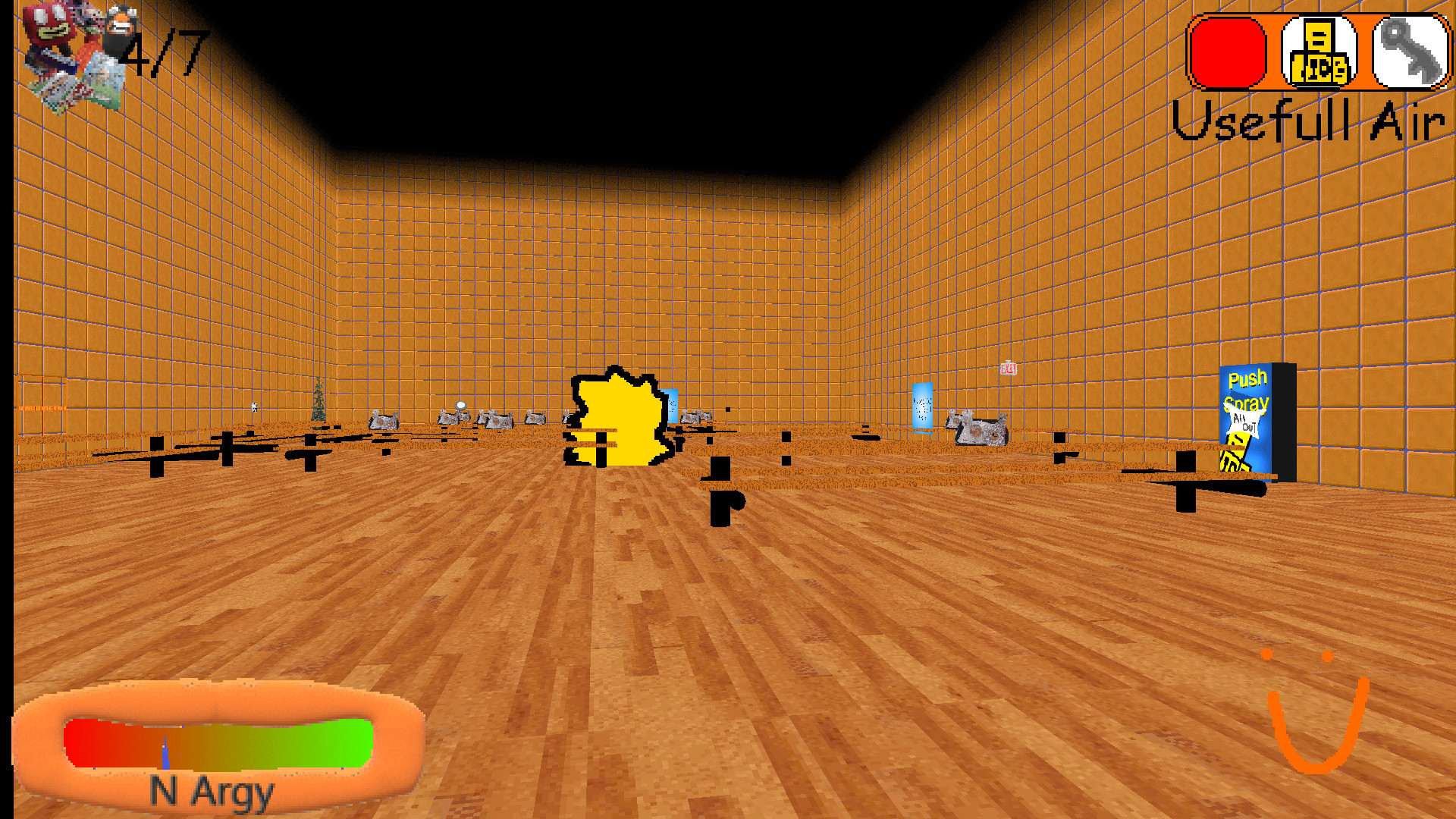Select the yellow ICB blocks inventory icon
Viewport: 1456px width, 819px height.
coord(1319,53)
